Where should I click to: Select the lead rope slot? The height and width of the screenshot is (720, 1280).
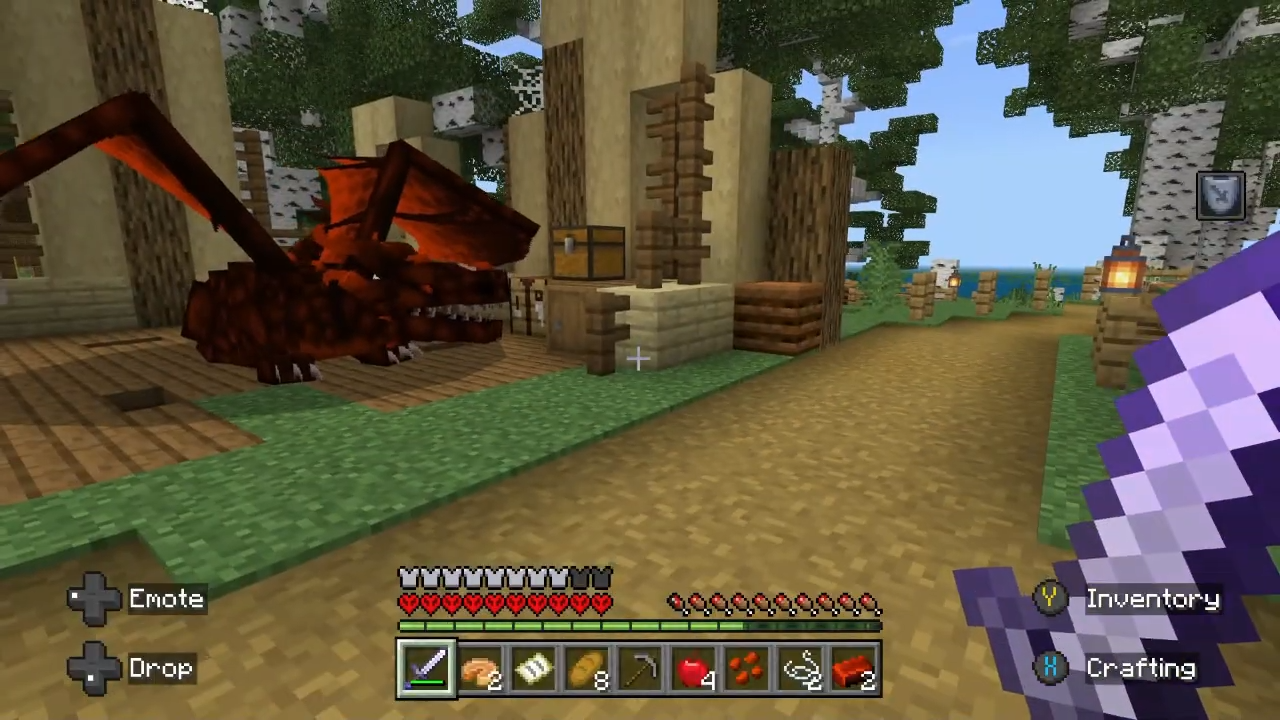coord(801,668)
